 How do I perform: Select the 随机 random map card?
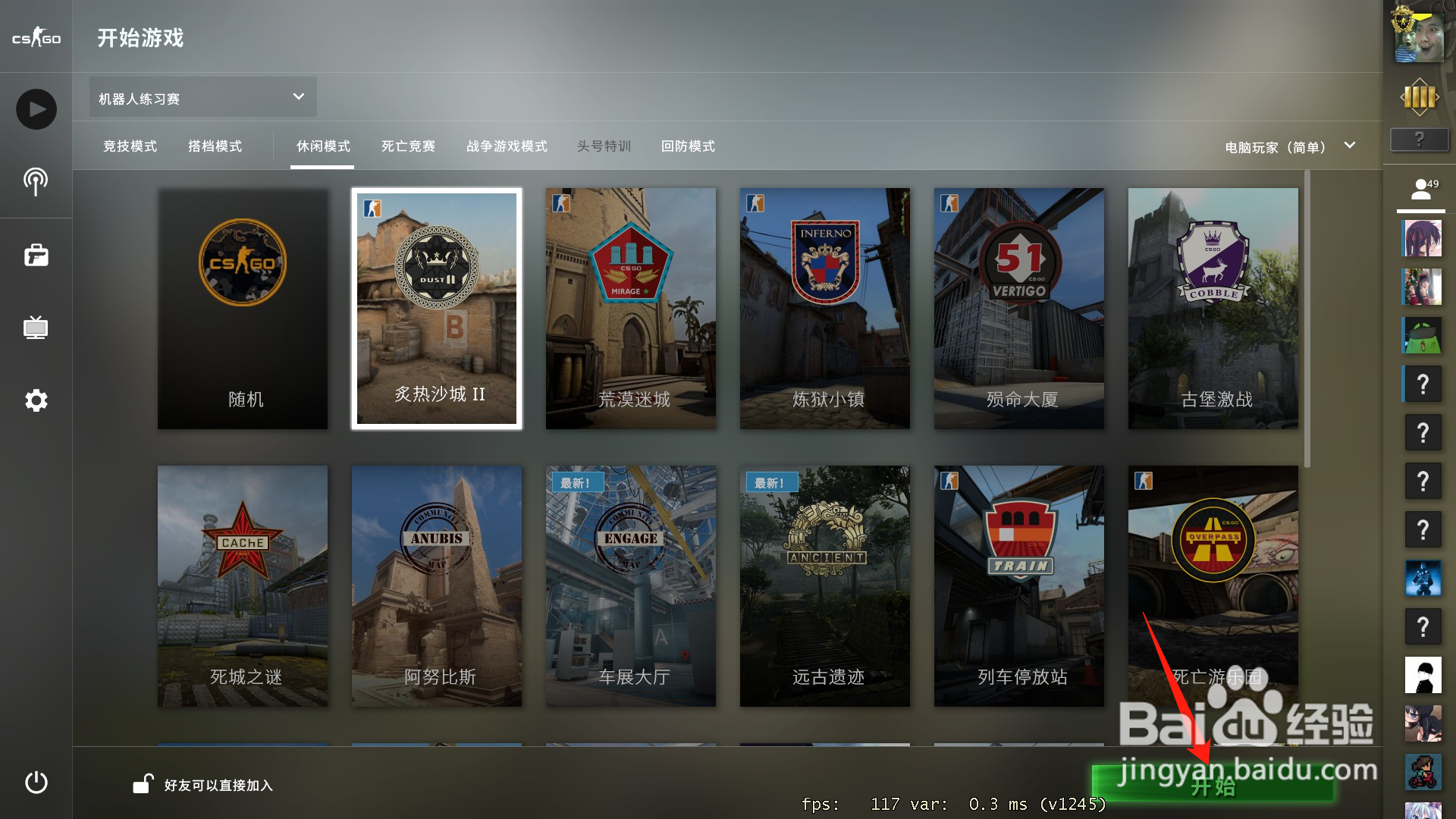coord(242,308)
